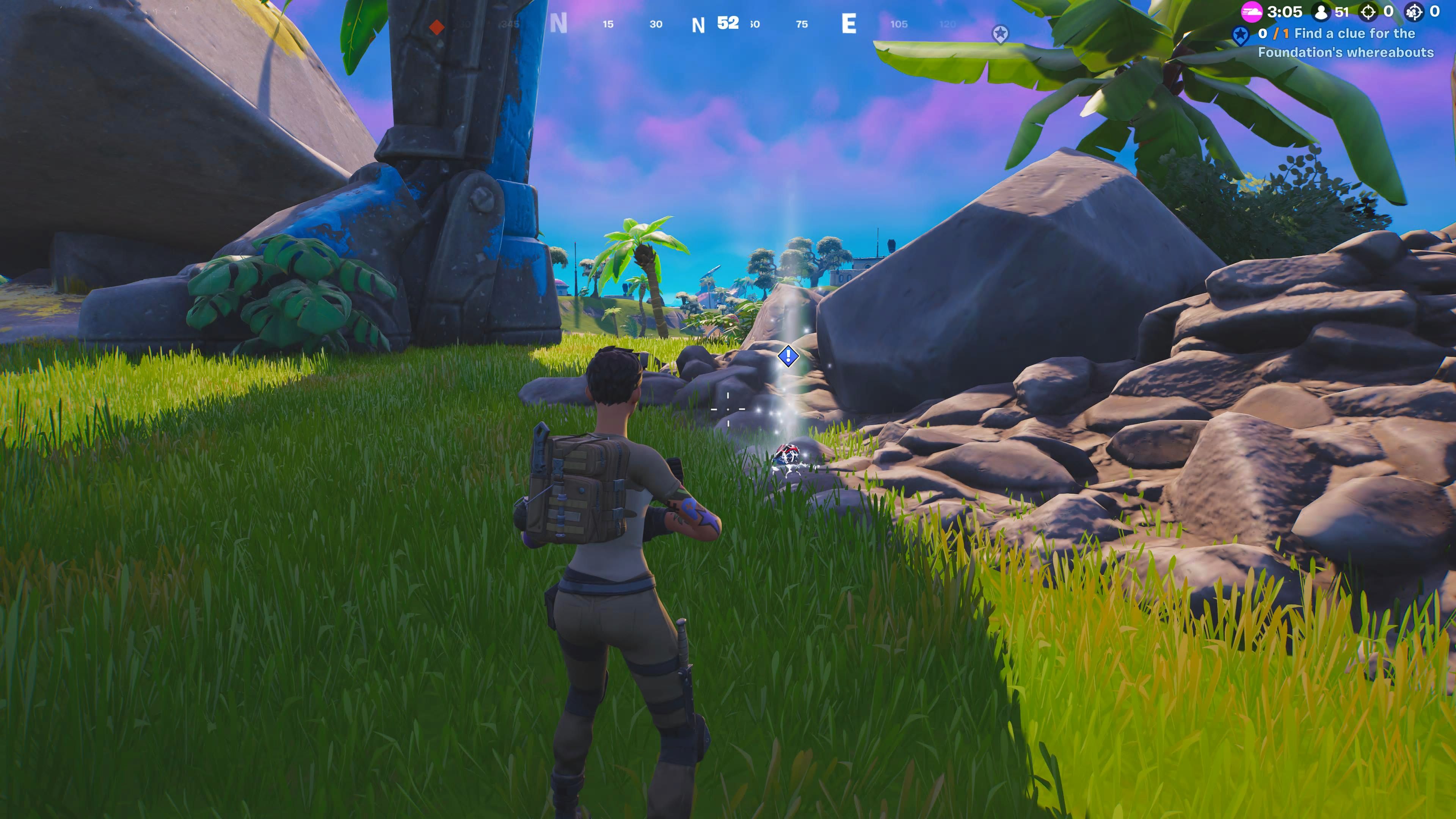1456x819 pixels.
Task: Select the blue star quest pin icon
Action: click(1240, 36)
